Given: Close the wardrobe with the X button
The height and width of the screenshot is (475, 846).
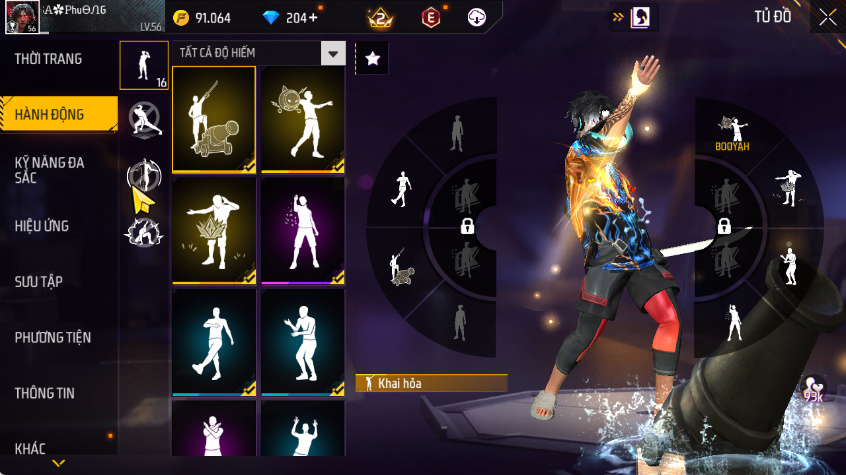Looking at the screenshot, I should tap(828, 17).
